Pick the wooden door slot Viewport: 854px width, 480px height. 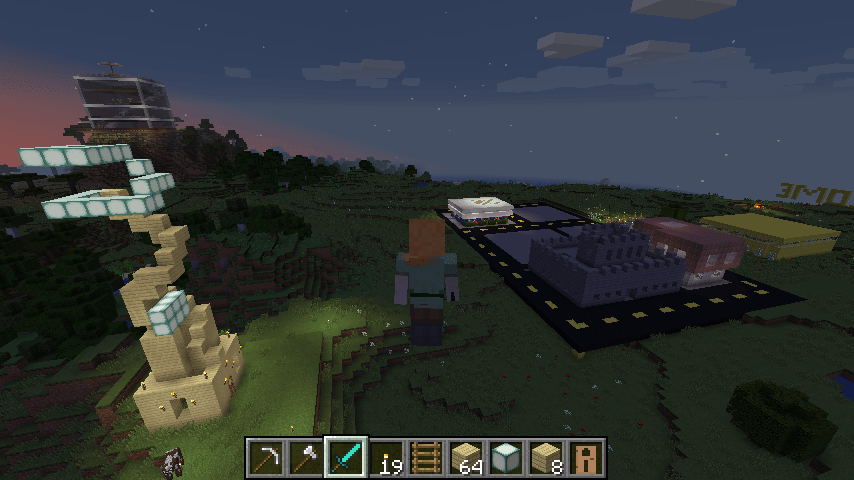tap(587, 457)
